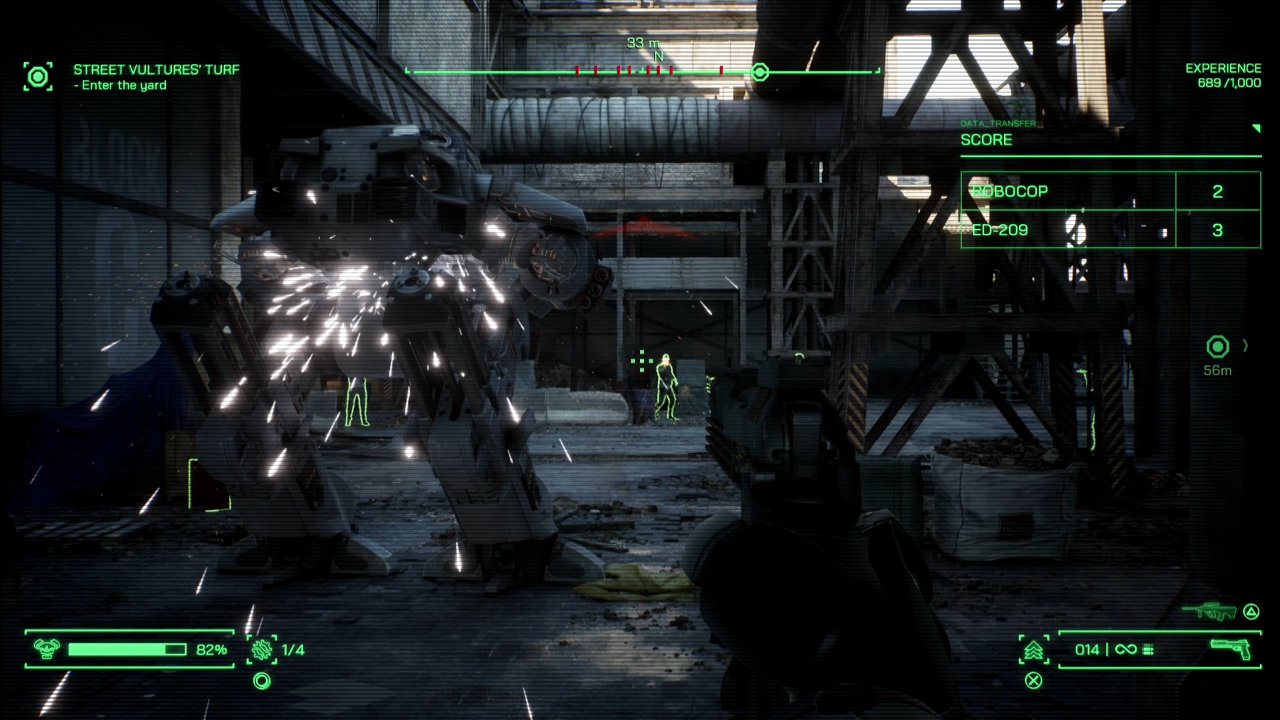Click the armor health icon

tap(46, 650)
